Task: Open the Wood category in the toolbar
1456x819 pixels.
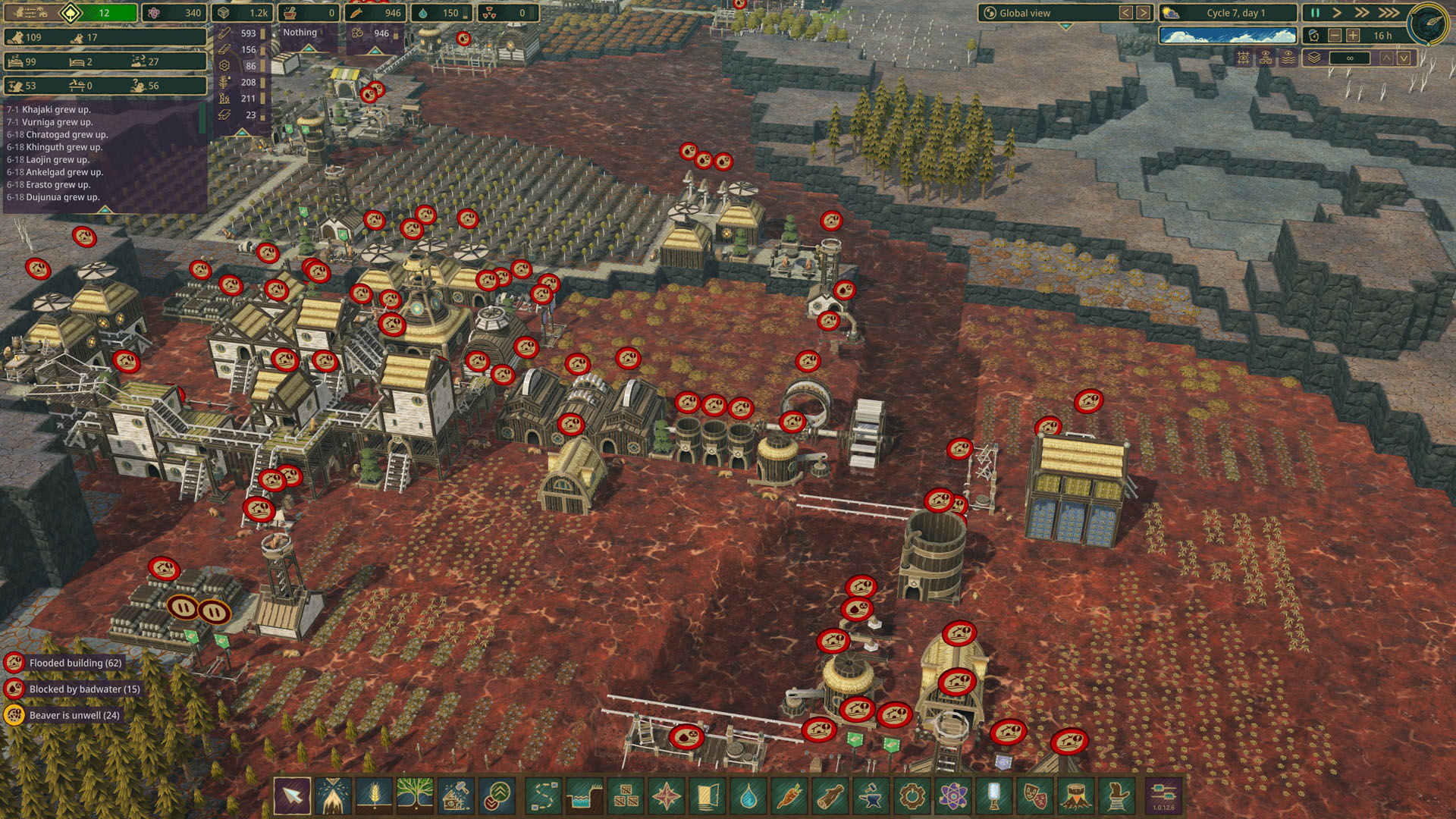Action: click(x=830, y=796)
